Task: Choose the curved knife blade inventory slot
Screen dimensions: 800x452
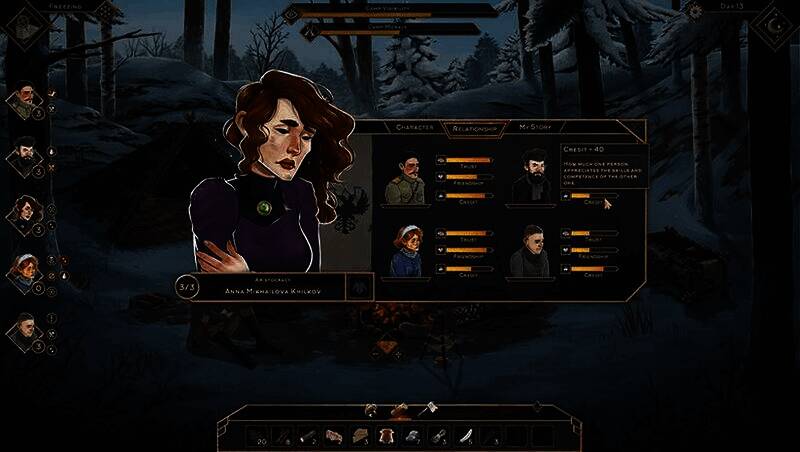Action: point(465,435)
